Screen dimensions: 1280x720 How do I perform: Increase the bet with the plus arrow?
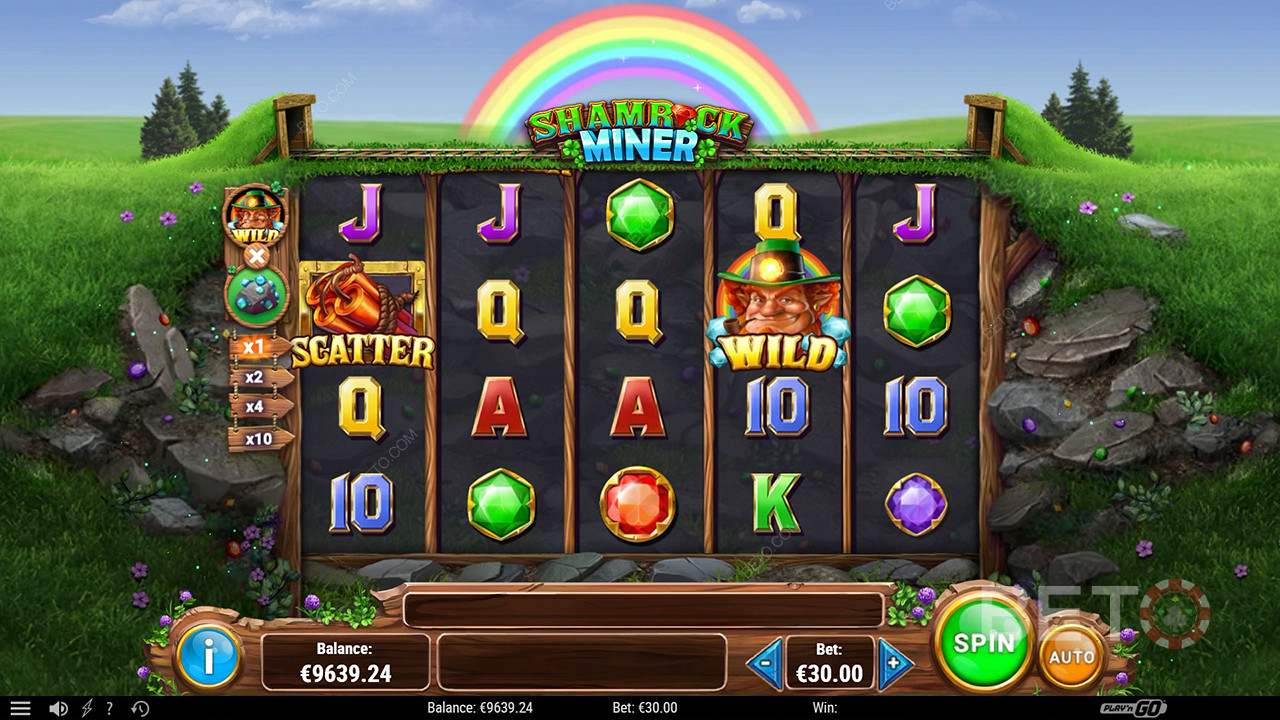(x=895, y=662)
